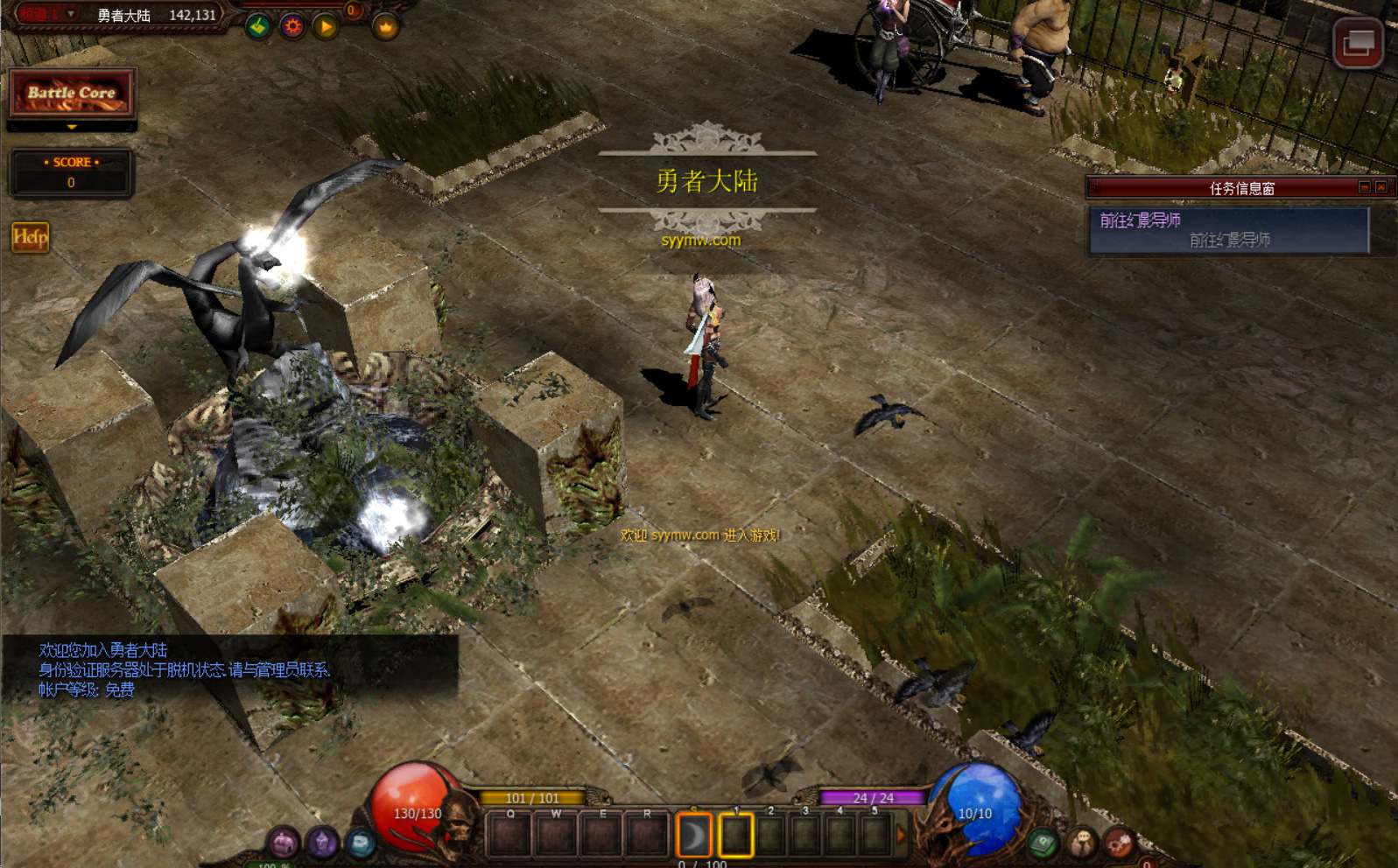1398x868 pixels.
Task: Open the channel dropdown in top bar
Action: [71, 14]
